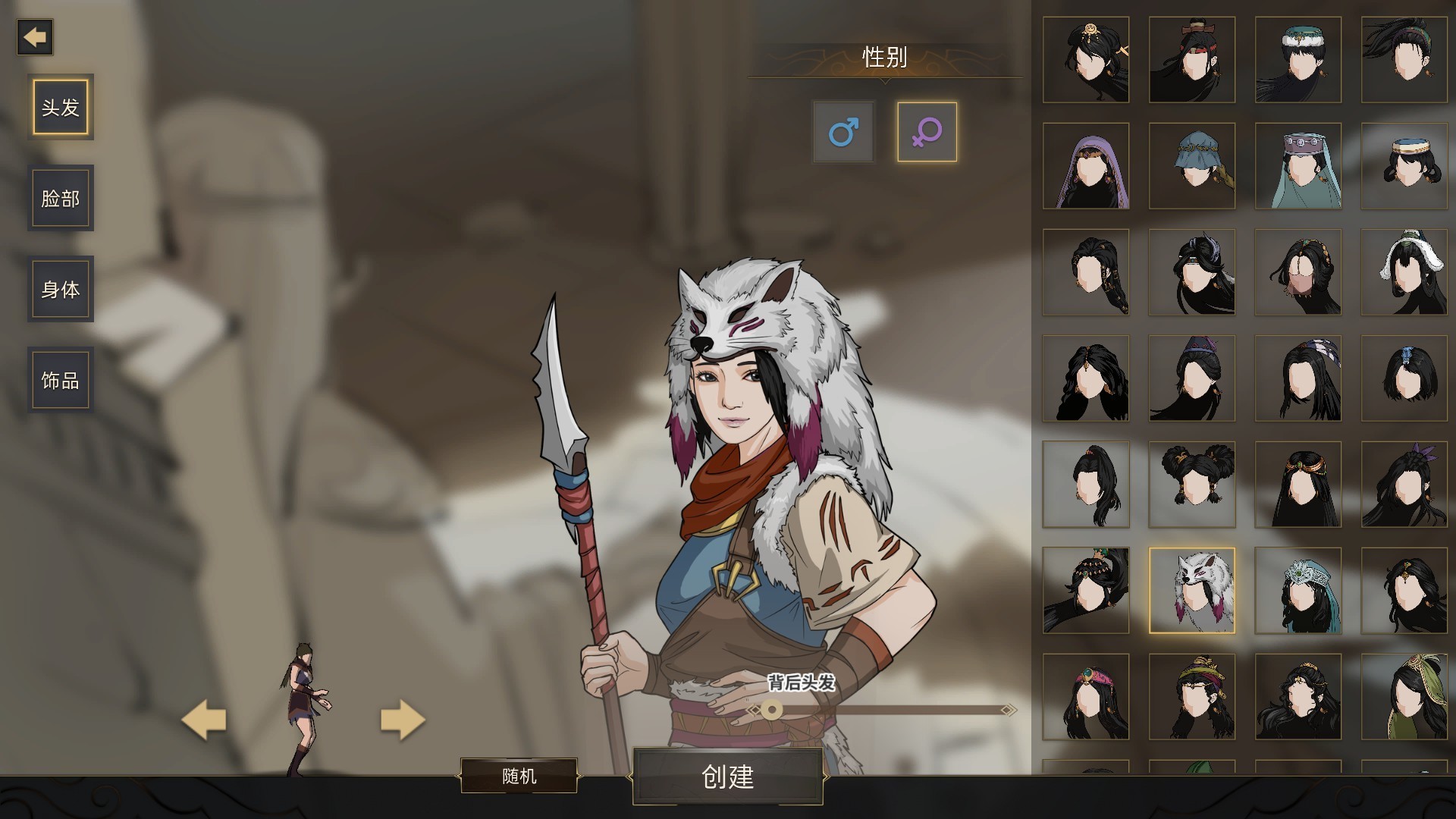Select the purple veil headwear
This screenshot has width=1456, height=819.
click(1087, 166)
